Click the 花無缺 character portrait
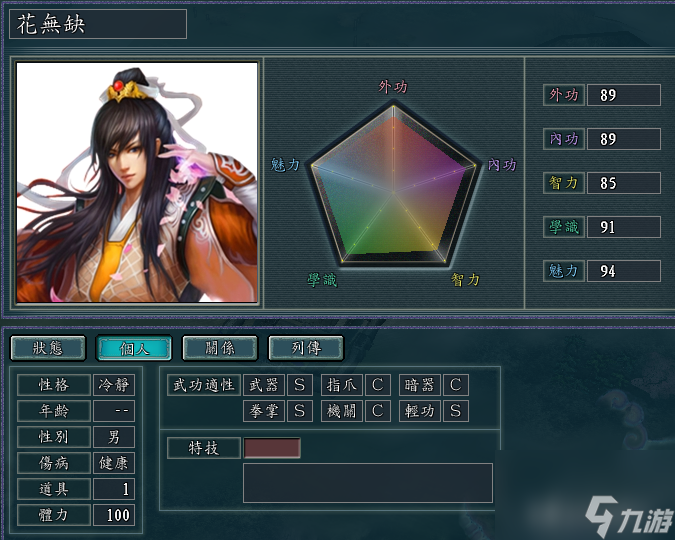The width and height of the screenshot is (675, 540). pos(138,183)
